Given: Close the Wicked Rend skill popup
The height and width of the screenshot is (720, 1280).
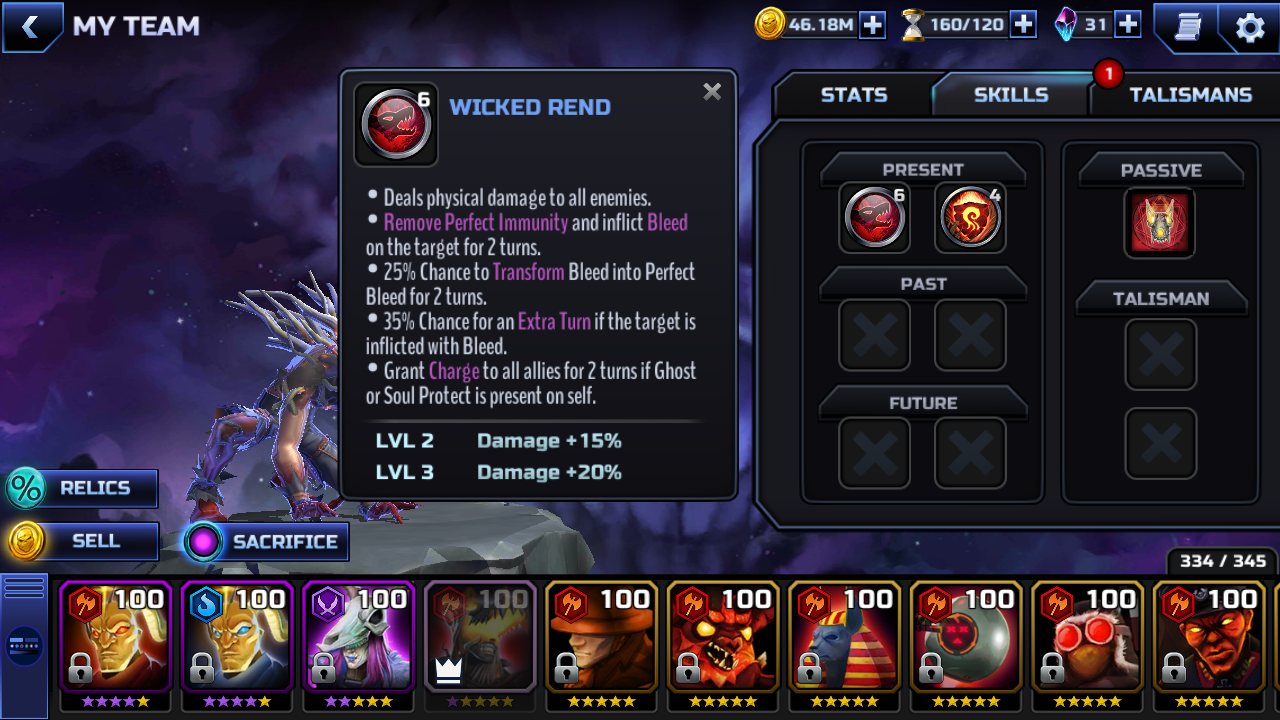Looking at the screenshot, I should (x=712, y=92).
